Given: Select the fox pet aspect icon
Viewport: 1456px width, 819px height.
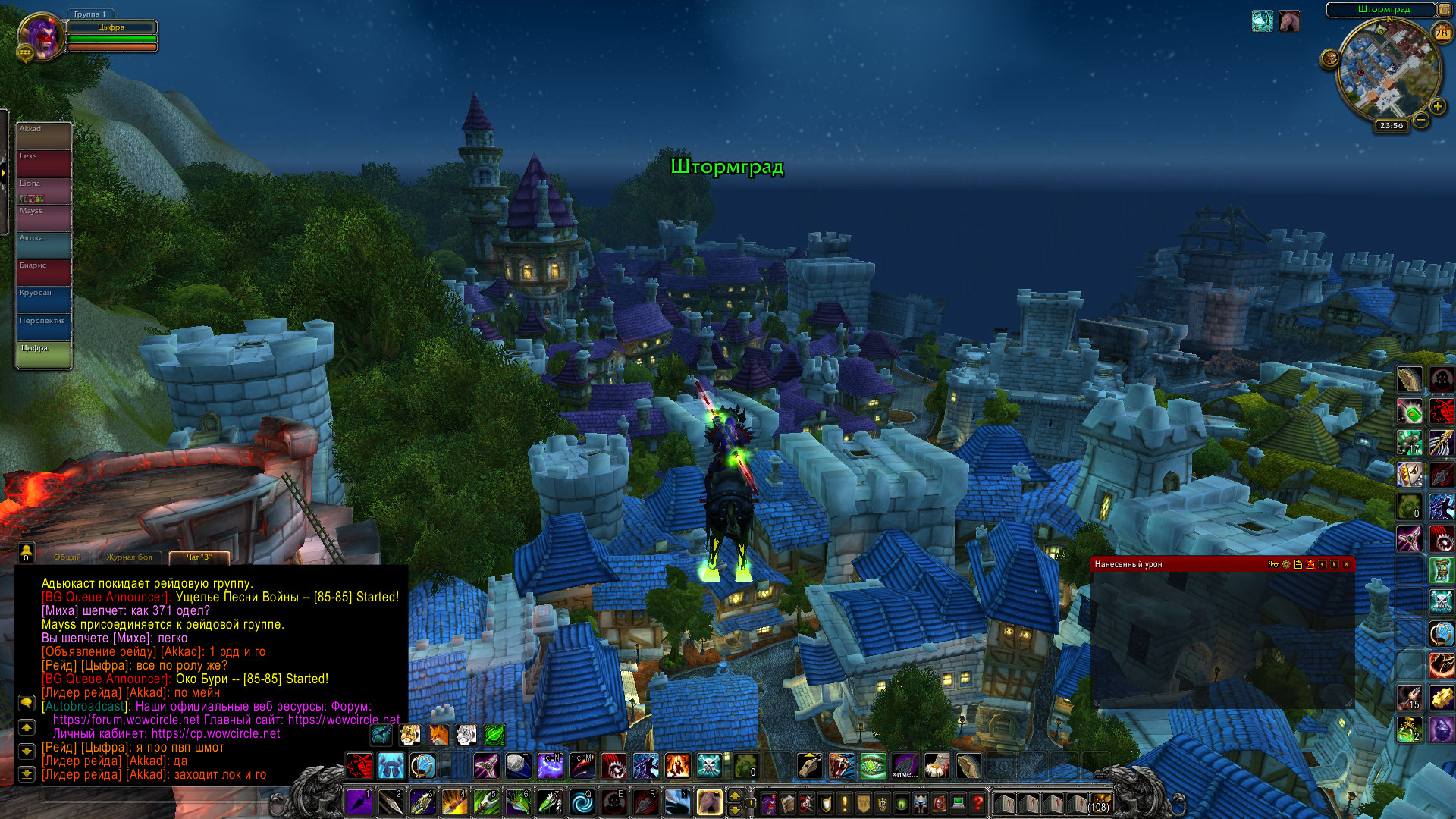Looking at the screenshot, I should pyautogui.click(x=438, y=734).
